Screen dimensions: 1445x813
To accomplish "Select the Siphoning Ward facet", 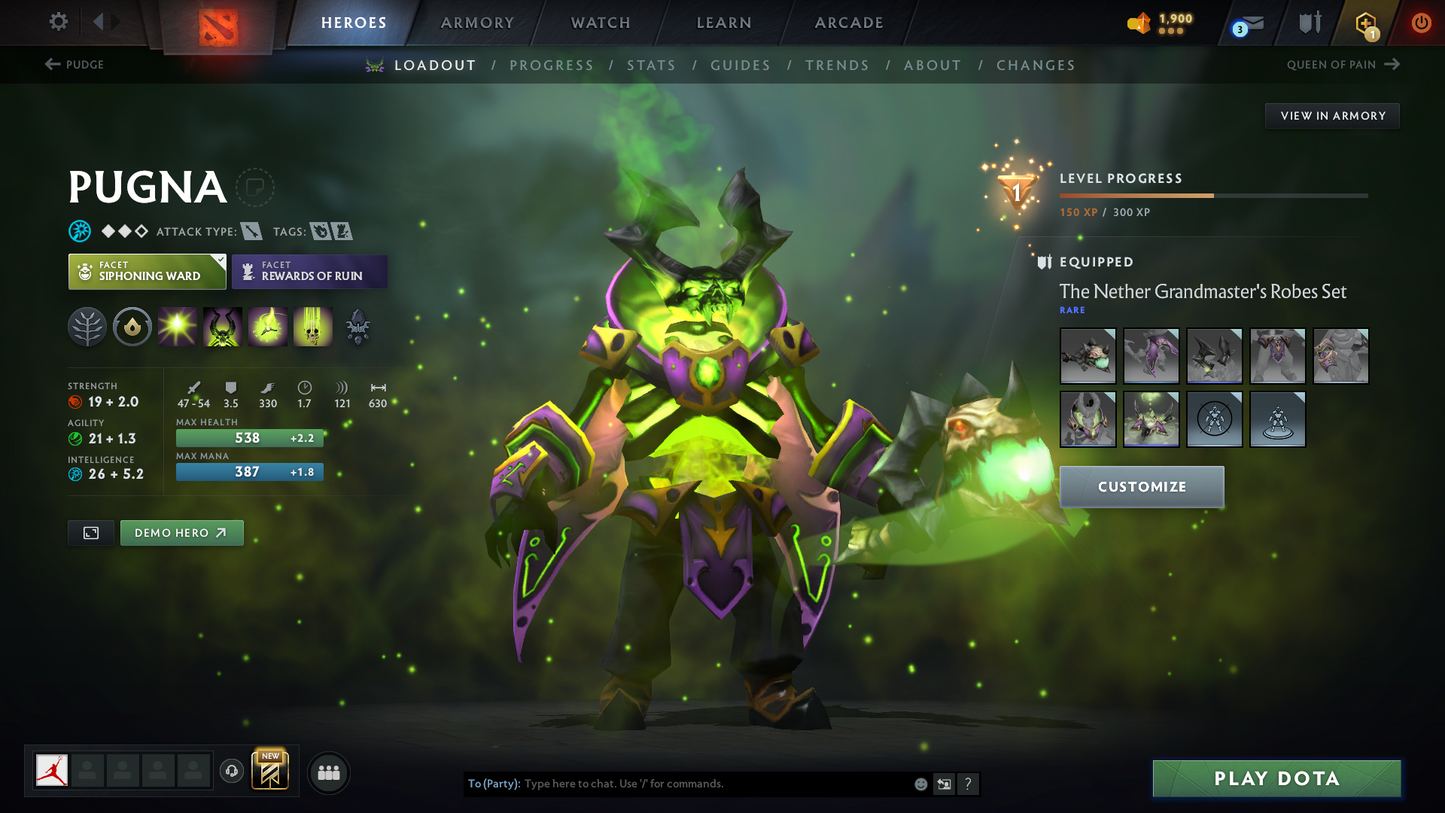I will point(146,271).
